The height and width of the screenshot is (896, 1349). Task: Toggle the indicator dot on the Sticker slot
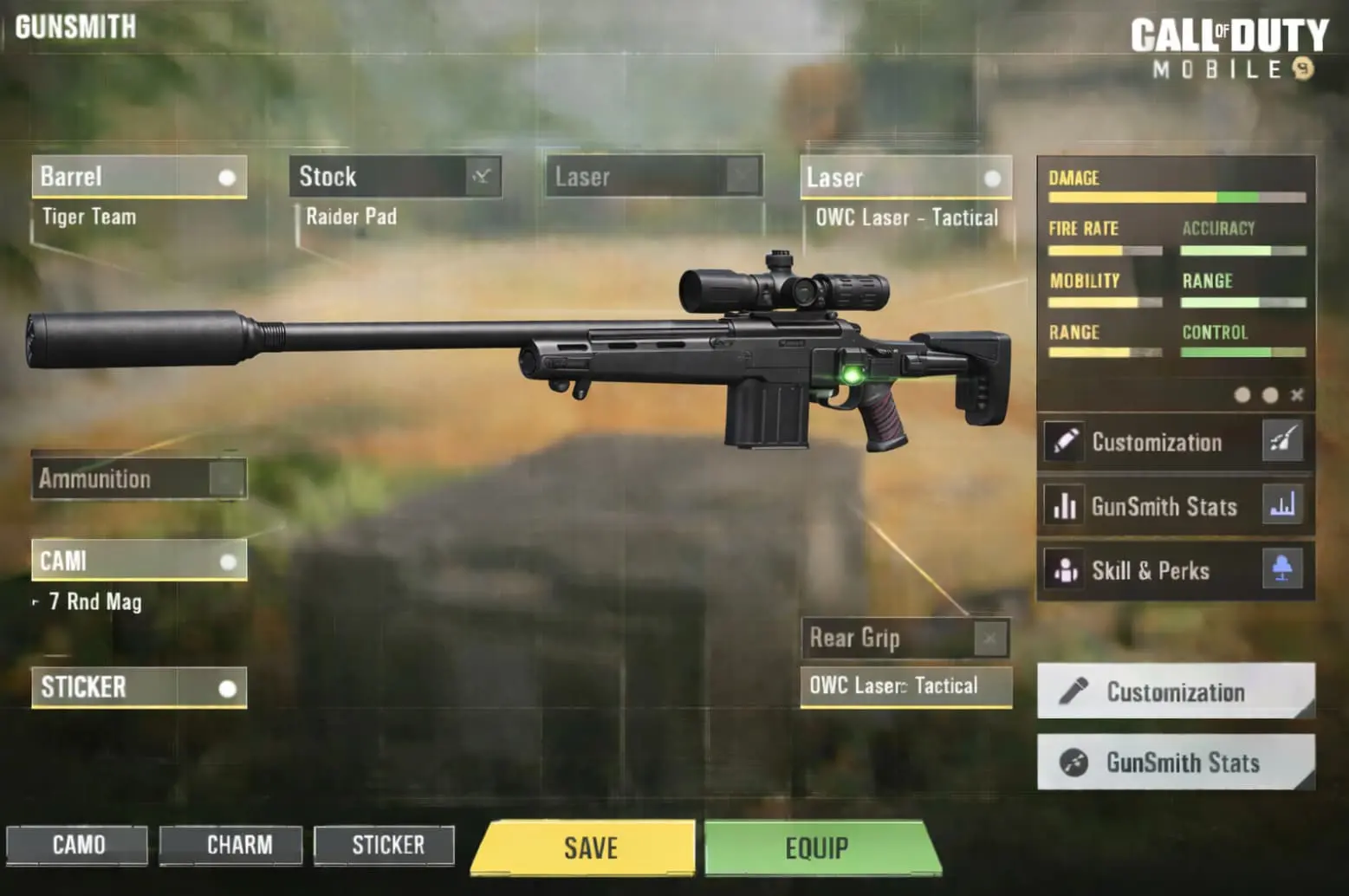228,690
